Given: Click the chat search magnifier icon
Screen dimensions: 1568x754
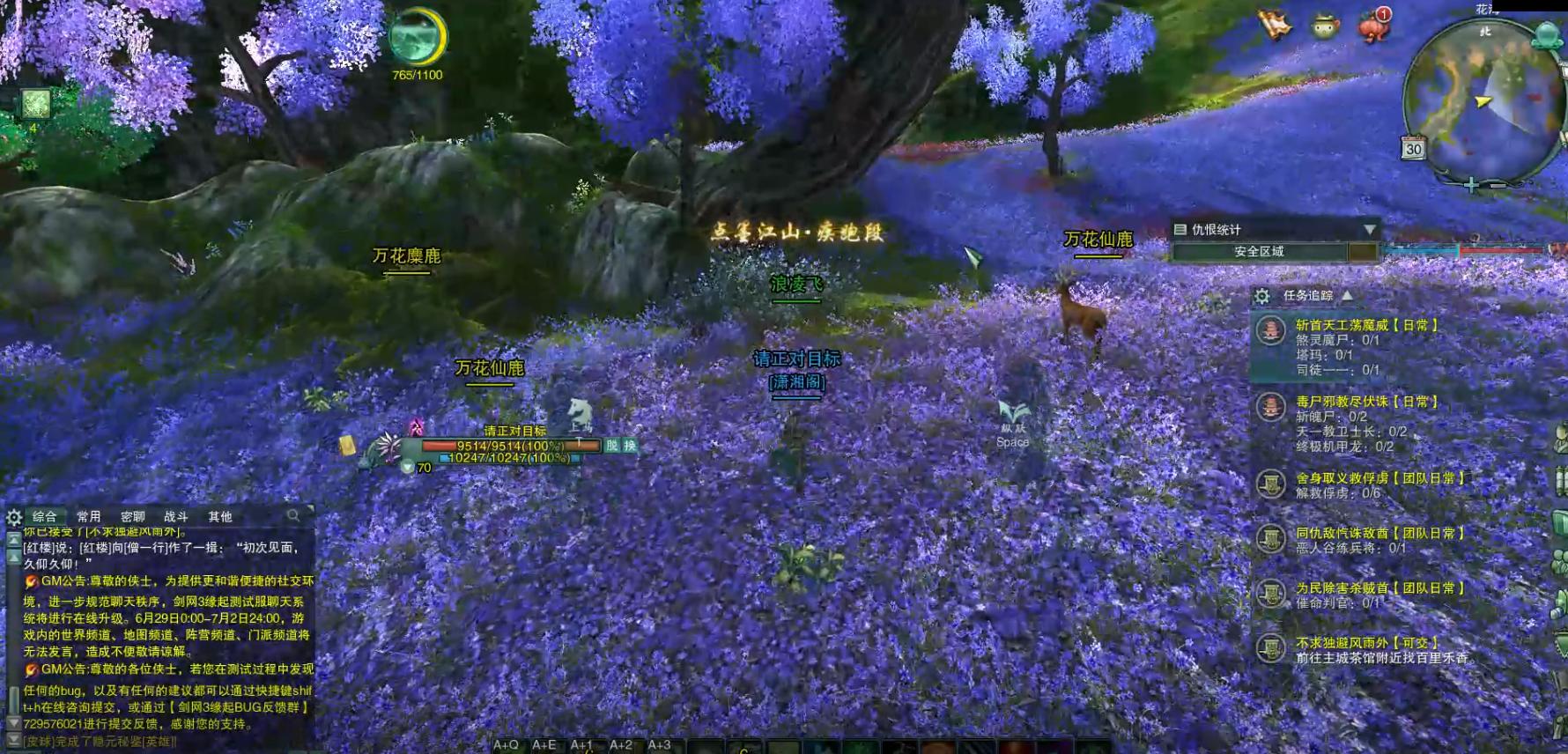Looking at the screenshot, I should pyautogui.click(x=293, y=515).
